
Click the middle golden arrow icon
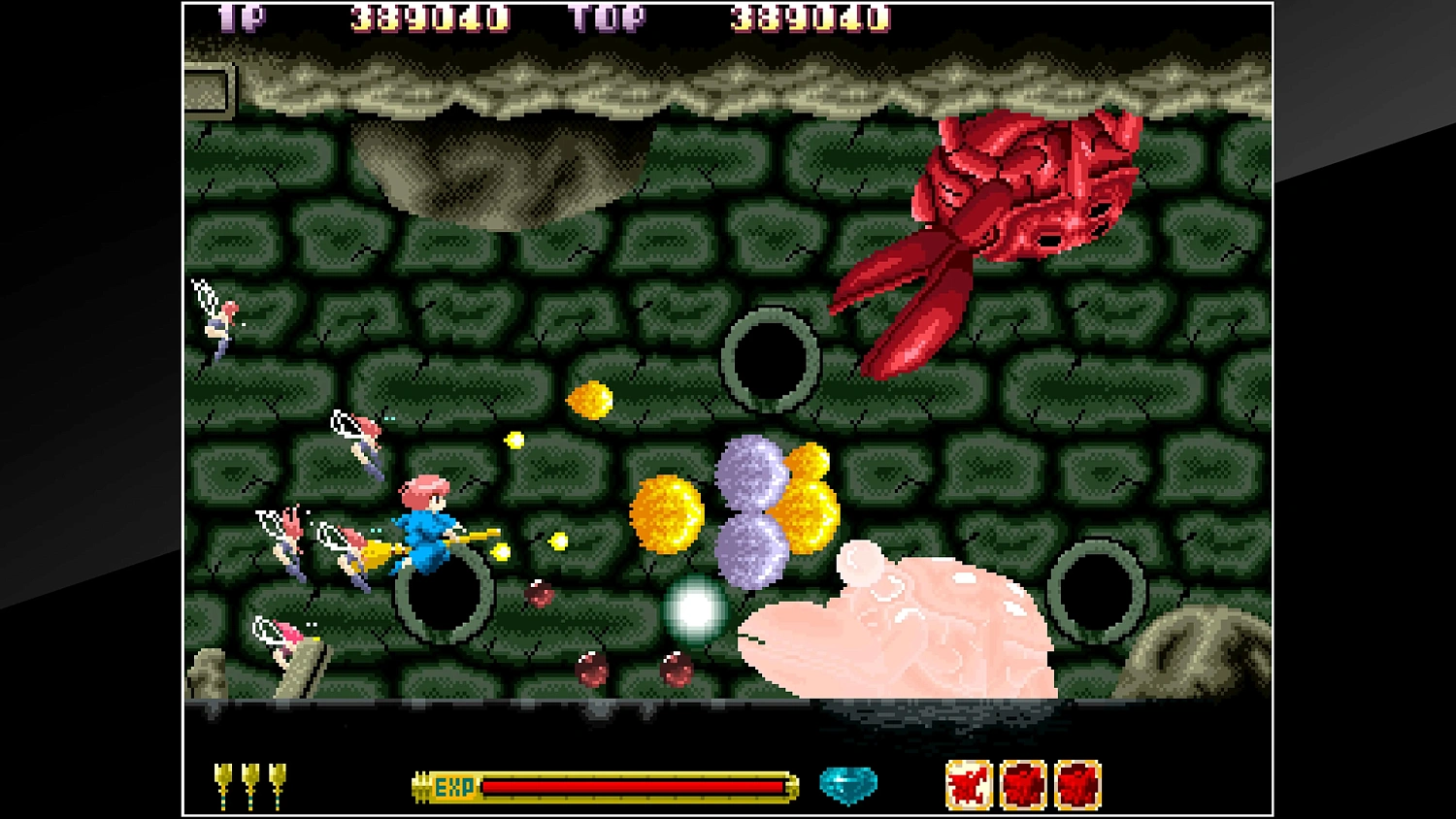click(x=250, y=782)
